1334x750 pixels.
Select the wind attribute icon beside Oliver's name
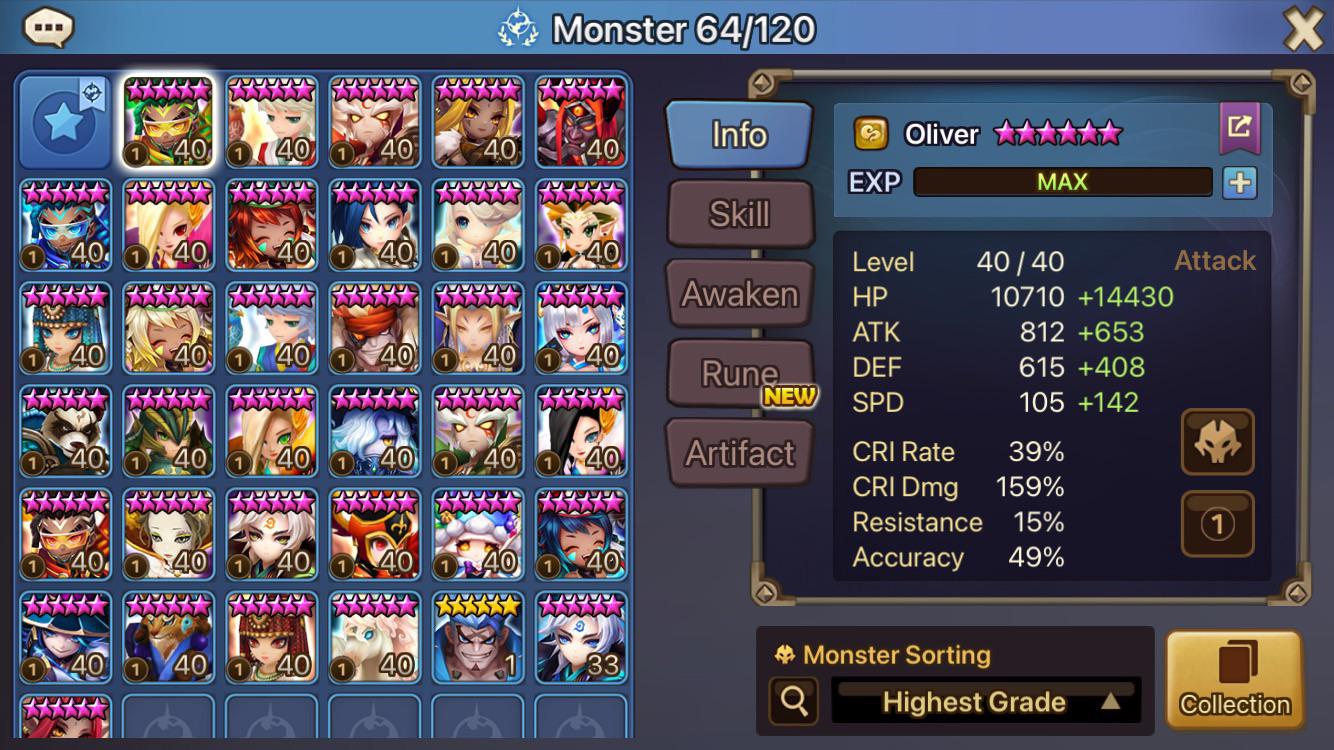tap(869, 131)
